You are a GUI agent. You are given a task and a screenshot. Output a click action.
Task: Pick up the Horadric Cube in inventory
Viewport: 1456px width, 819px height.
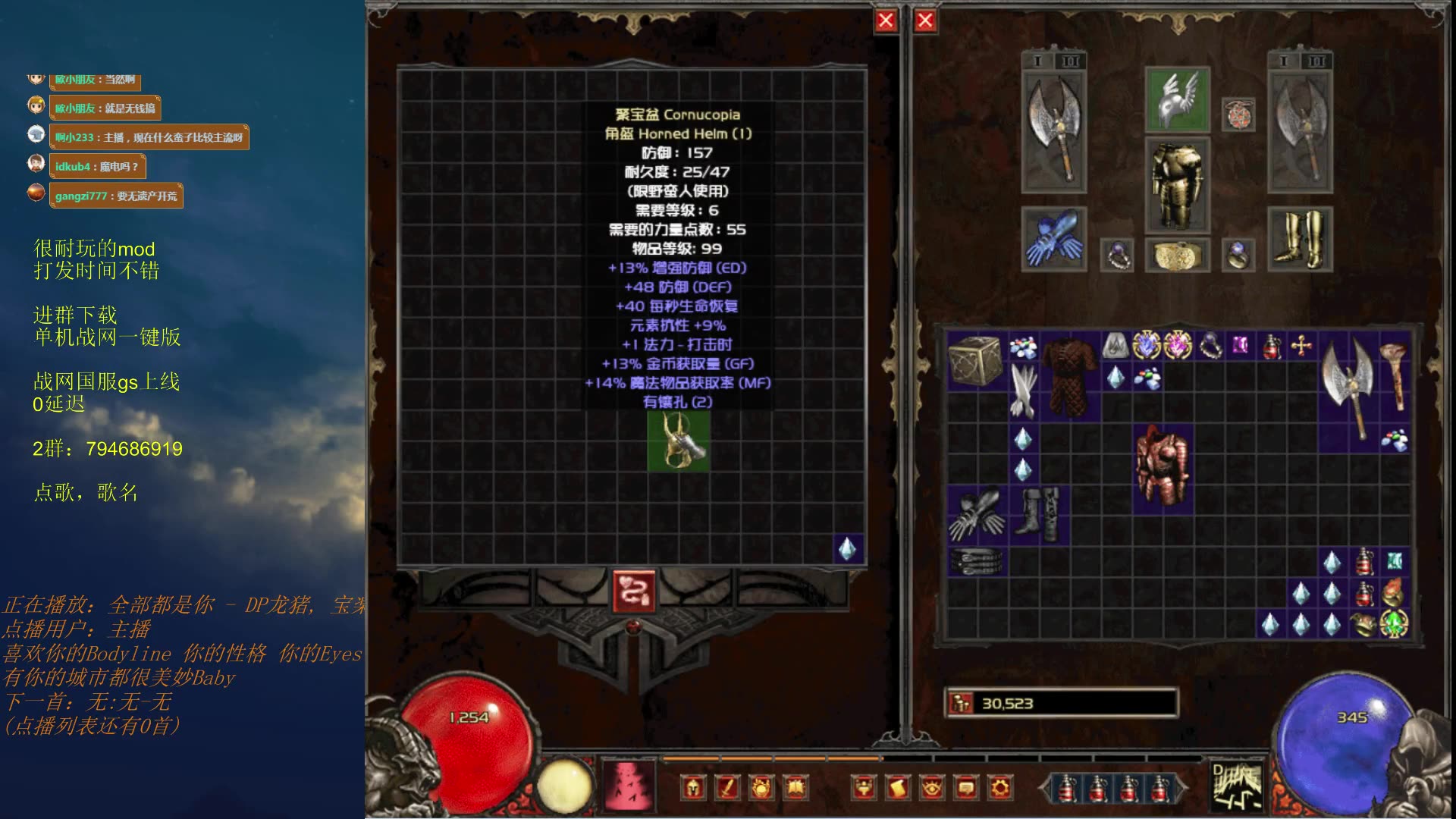click(976, 360)
